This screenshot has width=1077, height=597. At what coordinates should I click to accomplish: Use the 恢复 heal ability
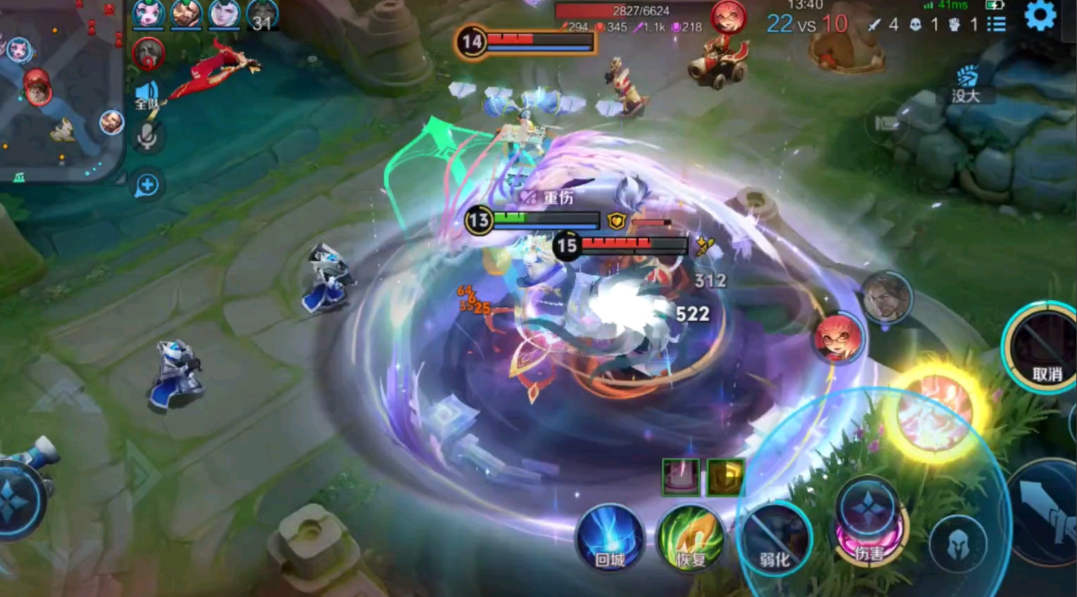[690, 537]
